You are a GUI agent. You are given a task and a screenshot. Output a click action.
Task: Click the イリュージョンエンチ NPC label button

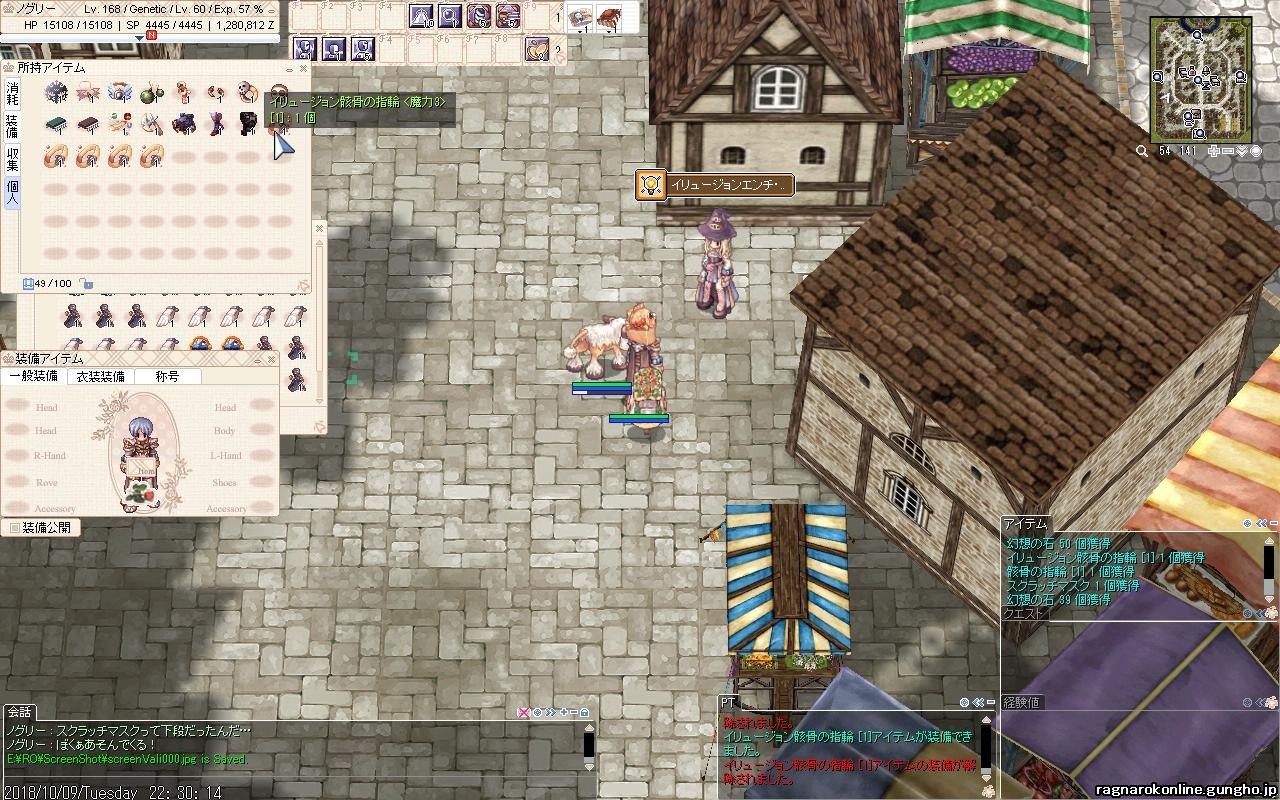[x=715, y=185]
